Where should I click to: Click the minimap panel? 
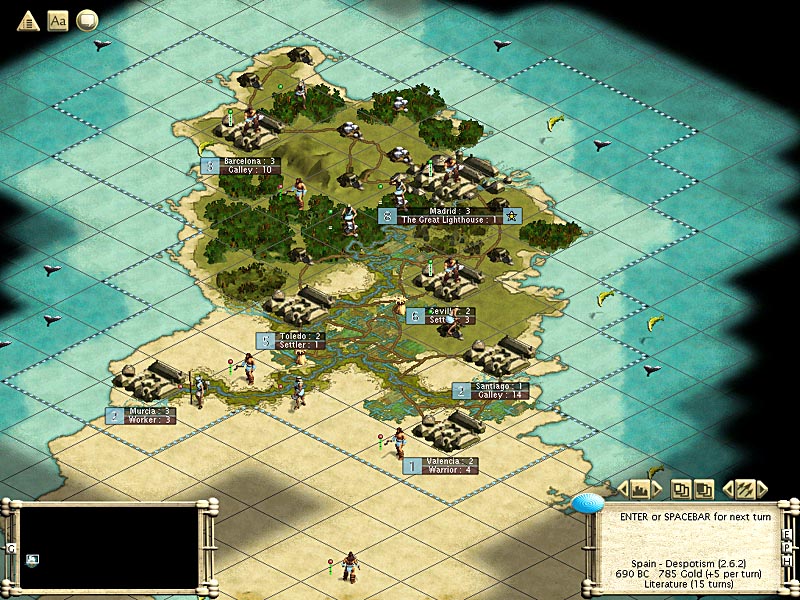point(108,546)
